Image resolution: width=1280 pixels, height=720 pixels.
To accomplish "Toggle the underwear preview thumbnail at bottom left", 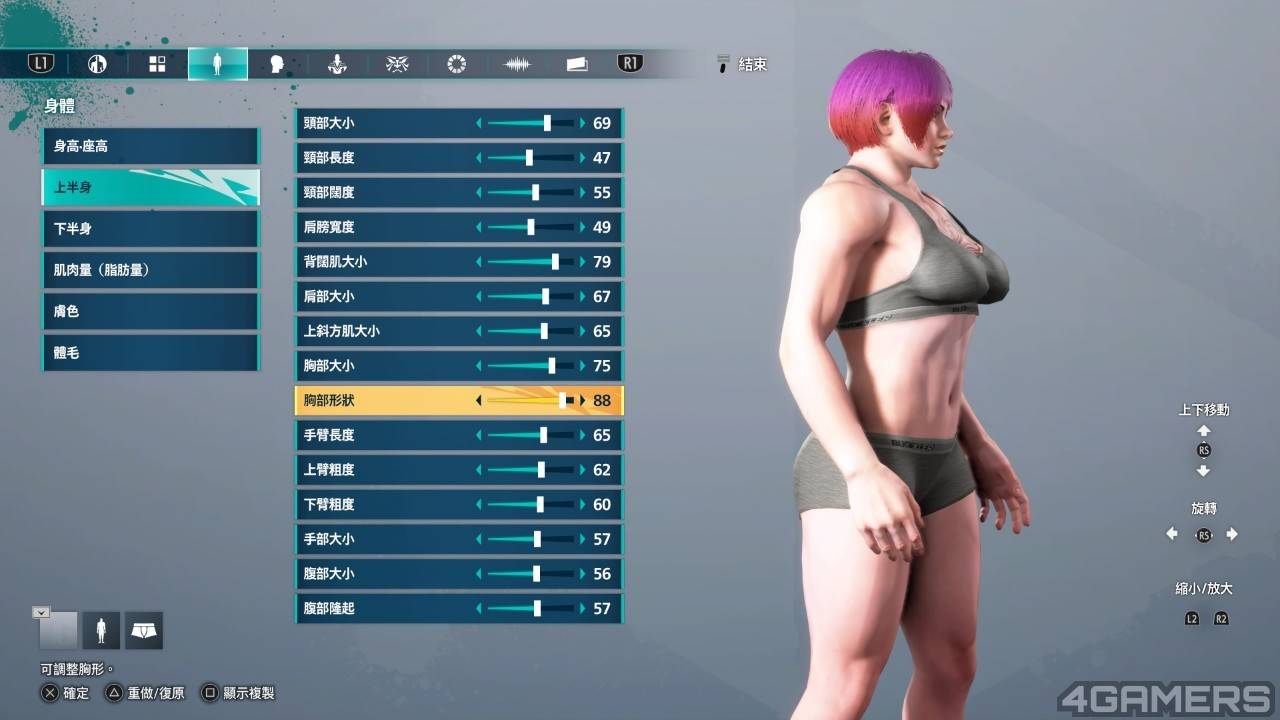I will [143, 630].
